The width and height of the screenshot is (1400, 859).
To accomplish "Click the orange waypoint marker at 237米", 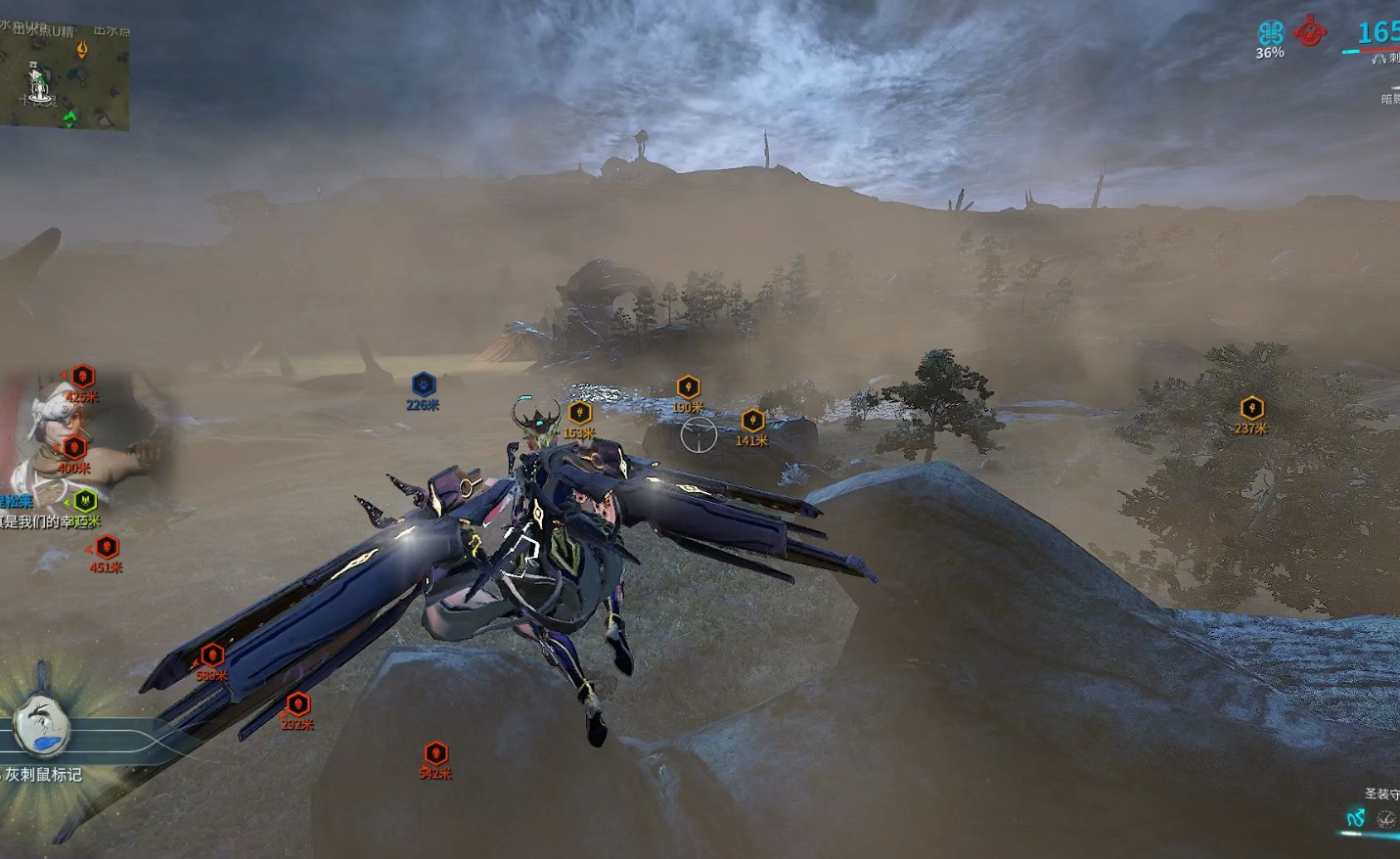I will 1251,408.
